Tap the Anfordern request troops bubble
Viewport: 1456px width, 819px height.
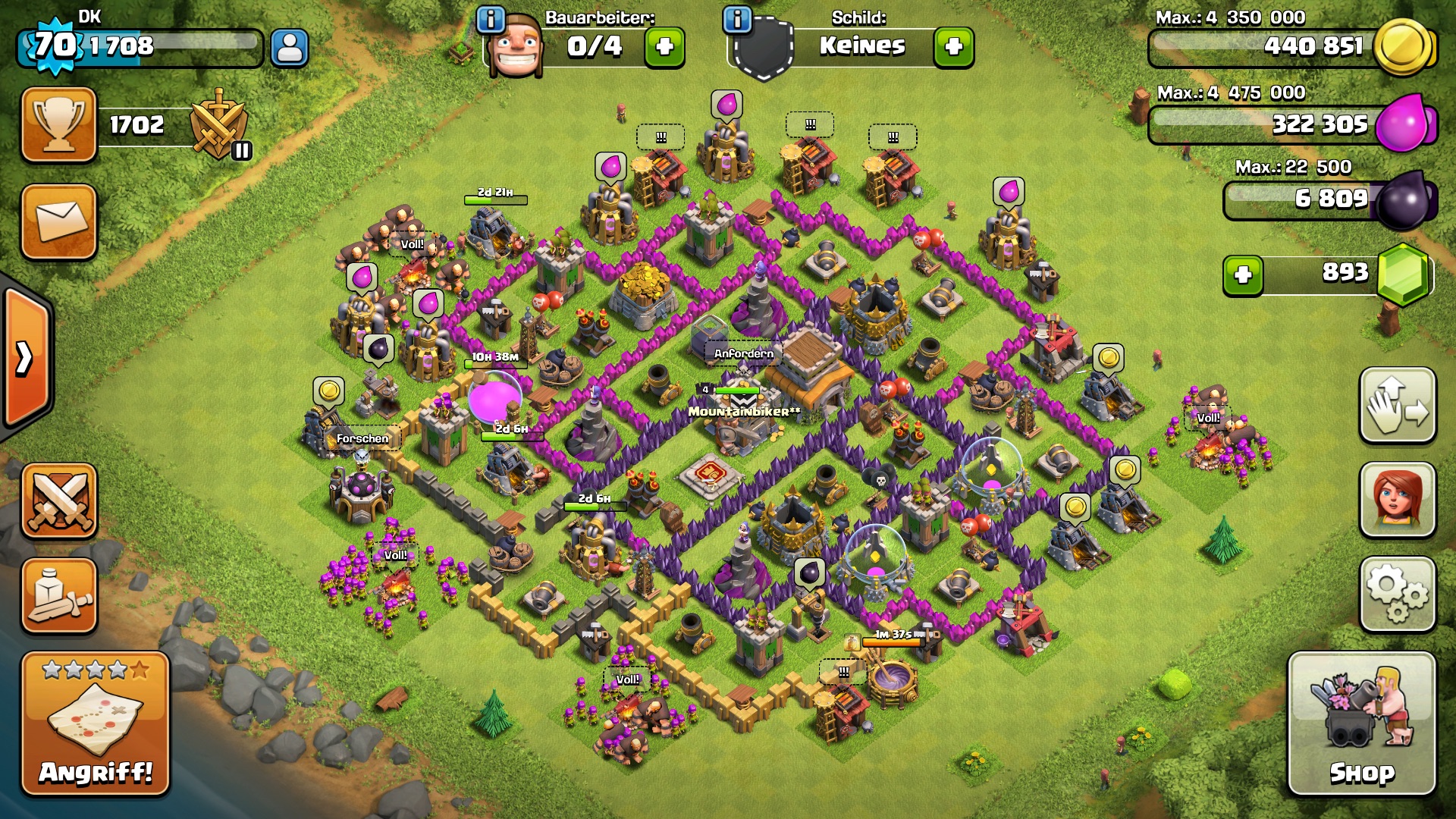pos(744,353)
